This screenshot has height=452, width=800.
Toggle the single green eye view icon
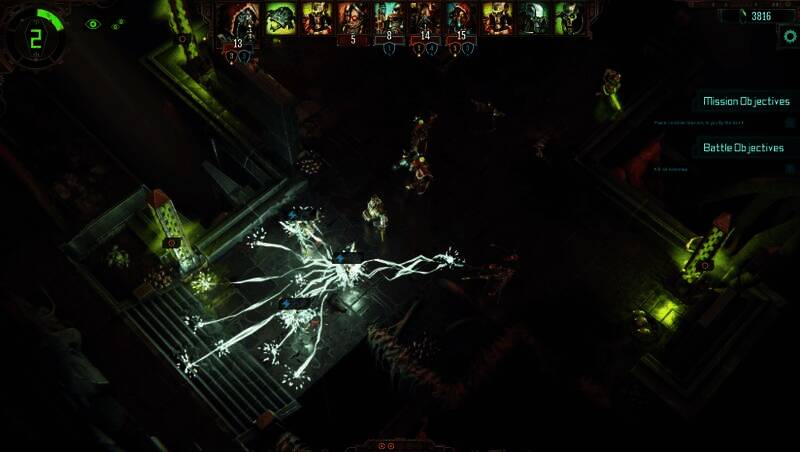tap(93, 24)
